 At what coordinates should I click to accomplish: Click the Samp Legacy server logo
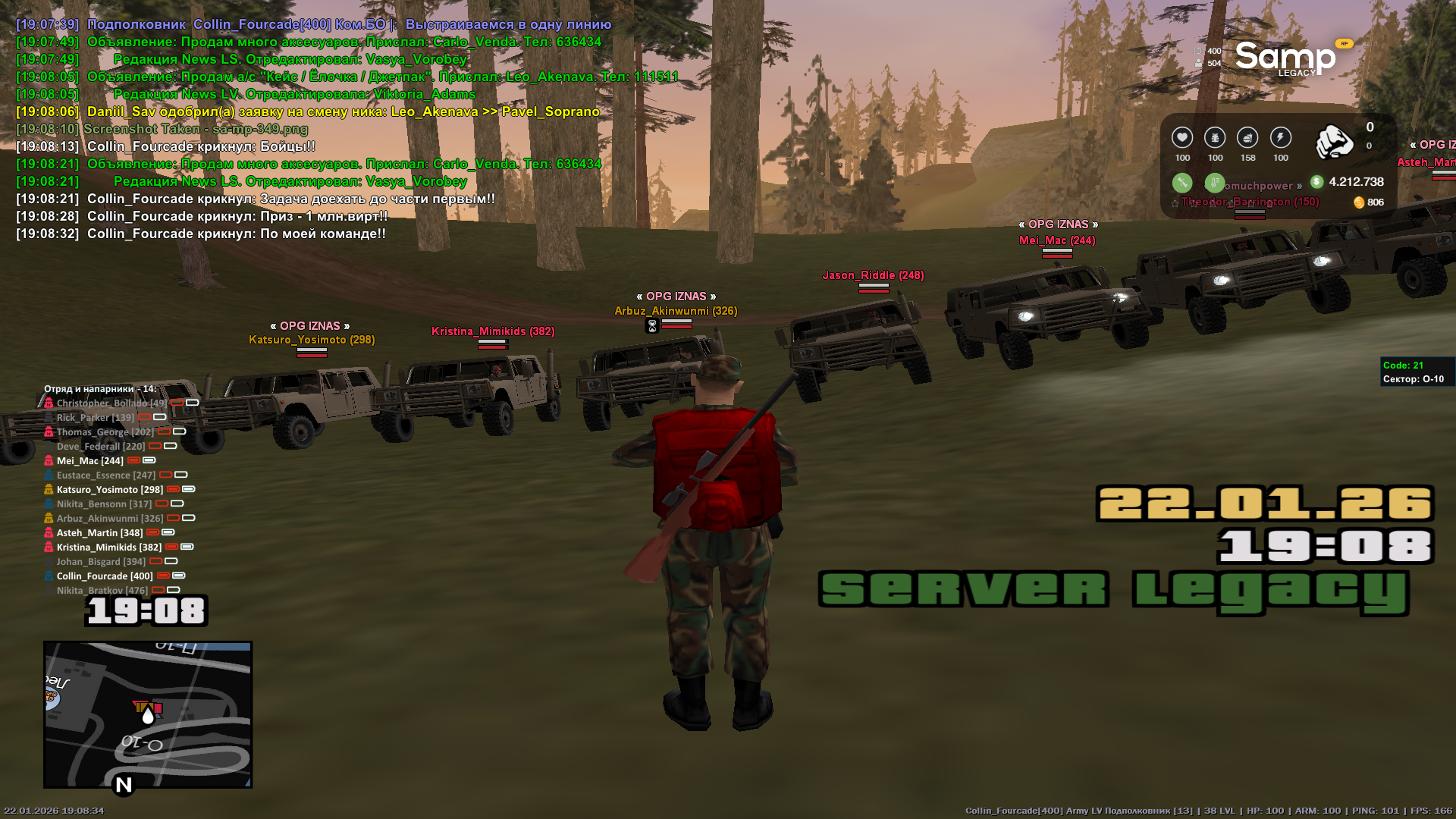pyautogui.click(x=1285, y=58)
